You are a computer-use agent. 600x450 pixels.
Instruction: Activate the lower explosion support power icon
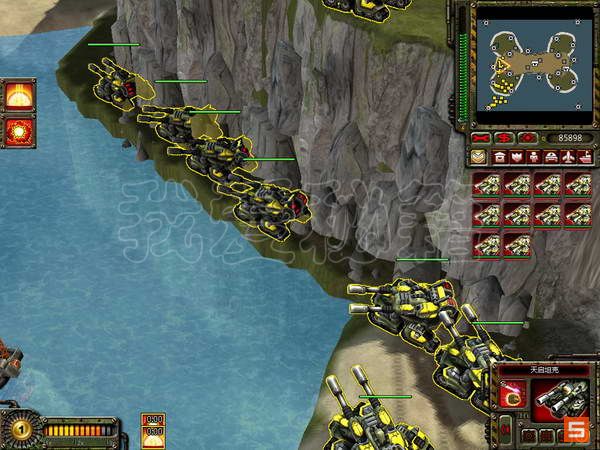point(17,131)
